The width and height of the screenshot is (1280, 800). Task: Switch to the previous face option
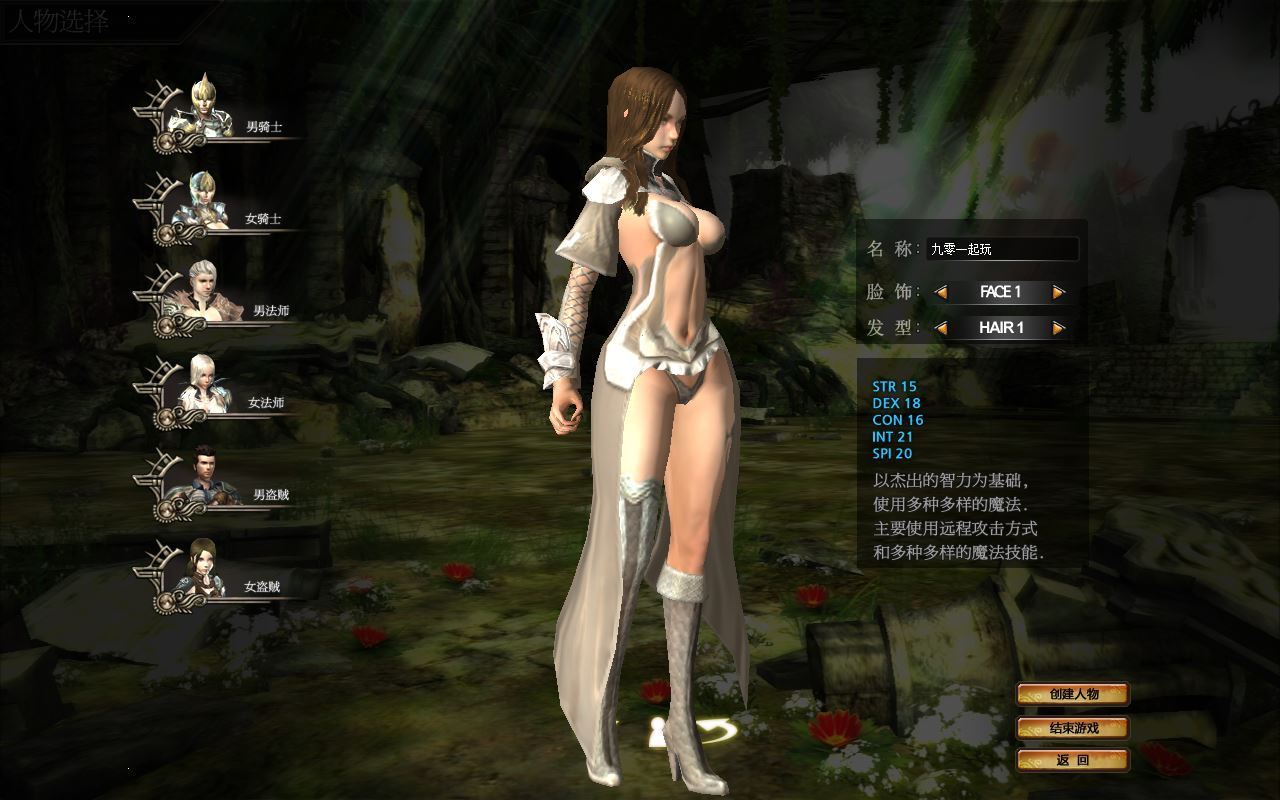pyautogui.click(x=941, y=292)
